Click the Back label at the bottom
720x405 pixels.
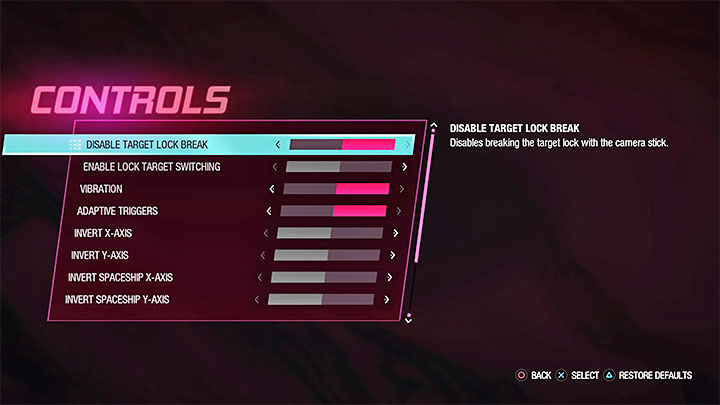click(541, 376)
